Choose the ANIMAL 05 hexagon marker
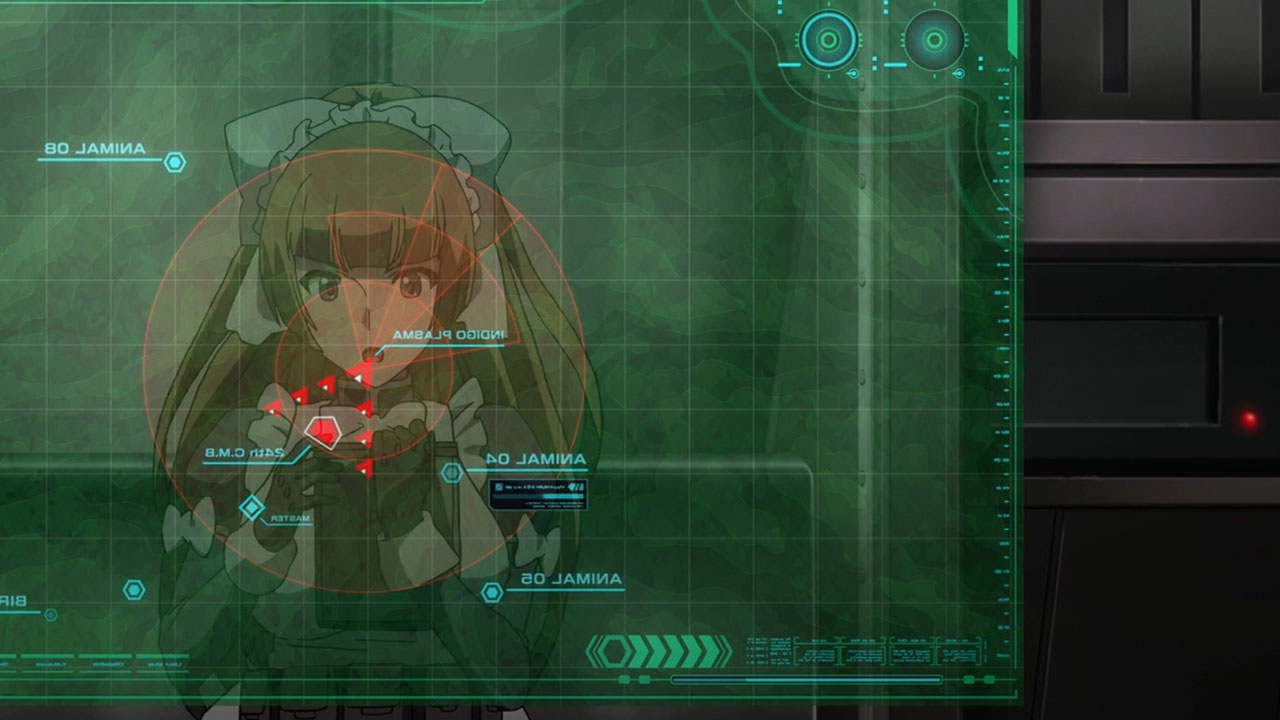Screen dimensions: 1280x720 (x=492, y=592)
